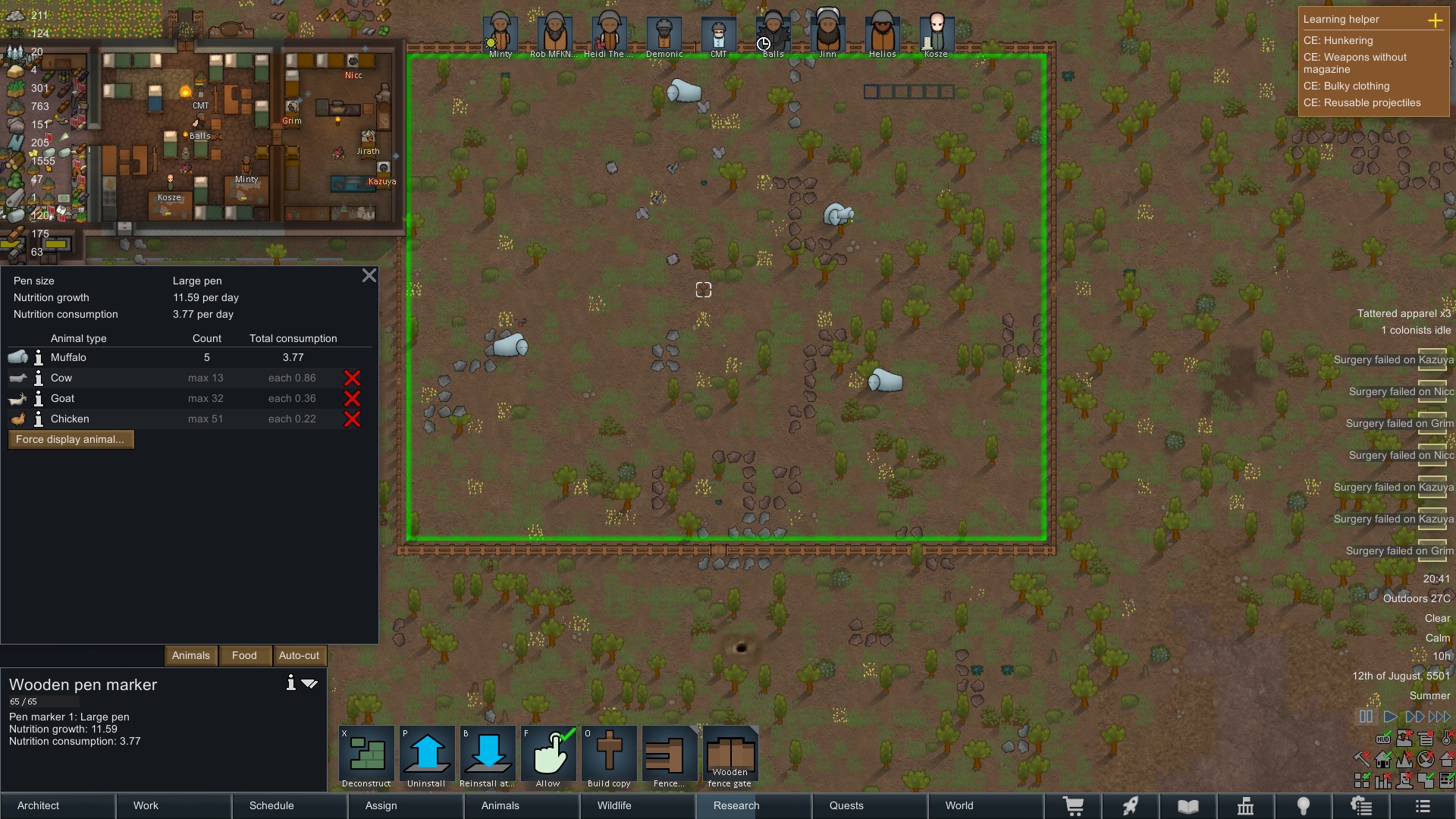Click Force display animal button
Viewport: 1456px width, 819px height.
pyautogui.click(x=71, y=440)
